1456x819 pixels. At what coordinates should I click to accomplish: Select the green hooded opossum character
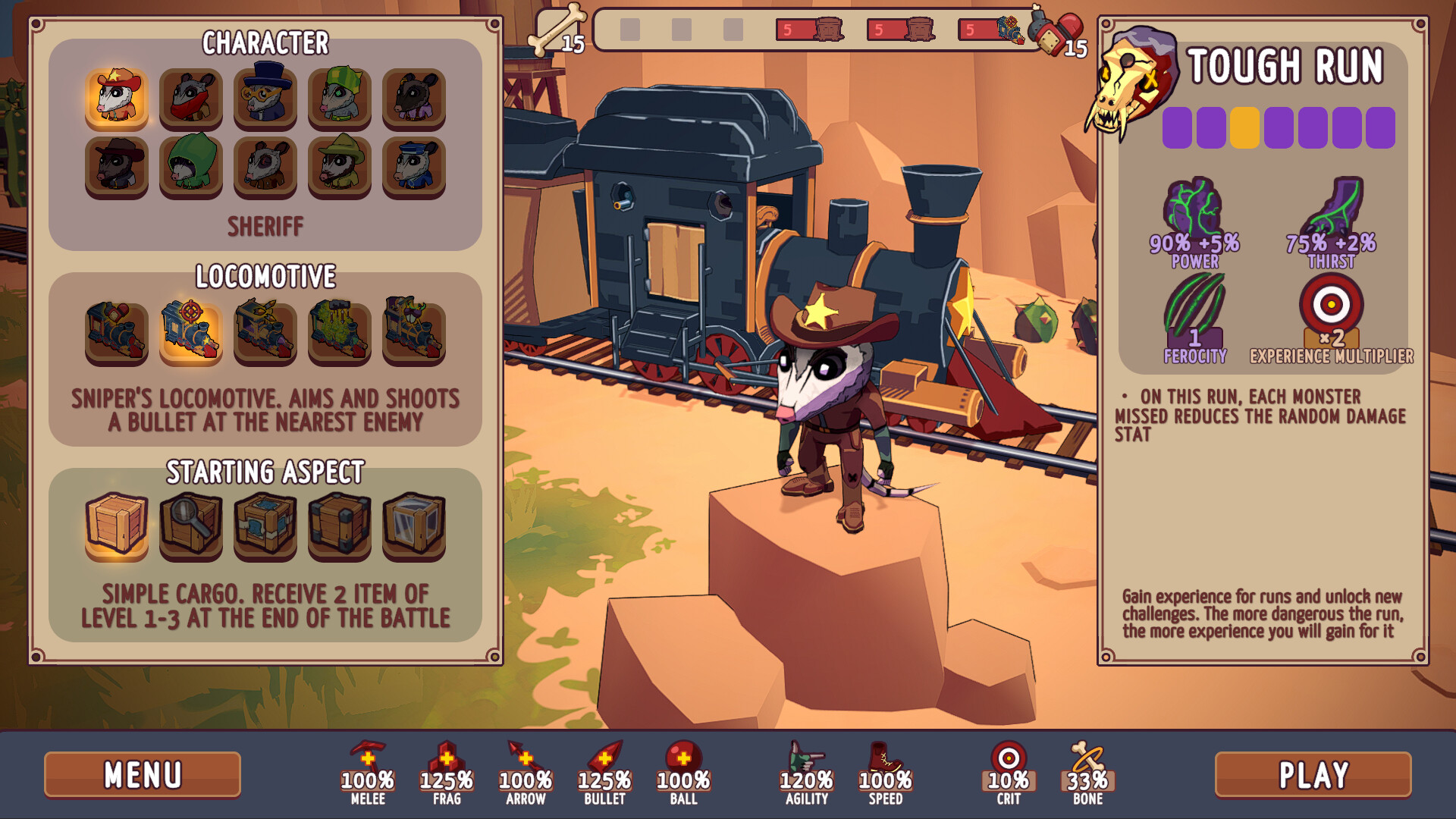pos(190,164)
